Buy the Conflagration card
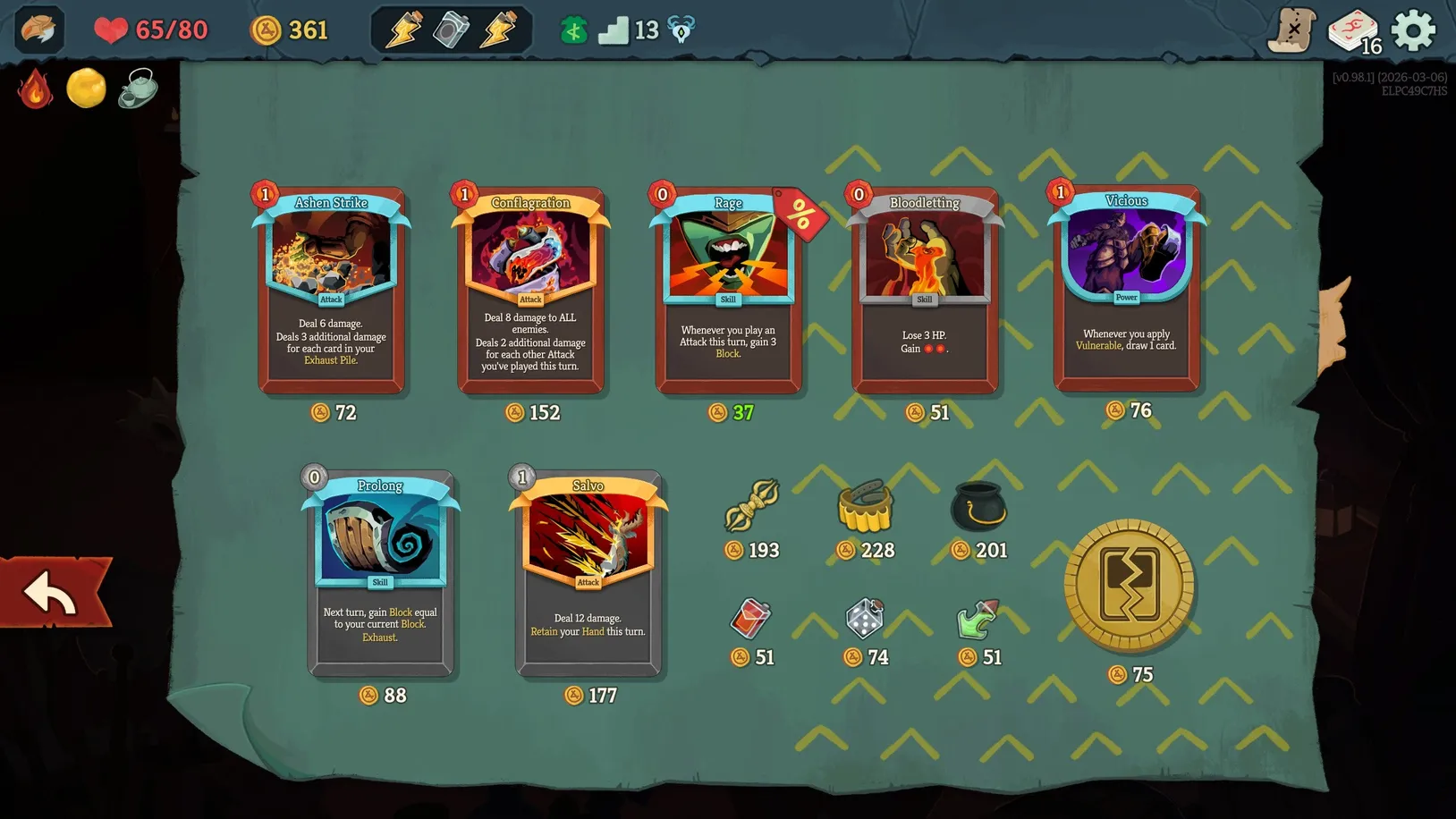Image resolution: width=1456 pixels, height=819 pixels. click(x=529, y=291)
